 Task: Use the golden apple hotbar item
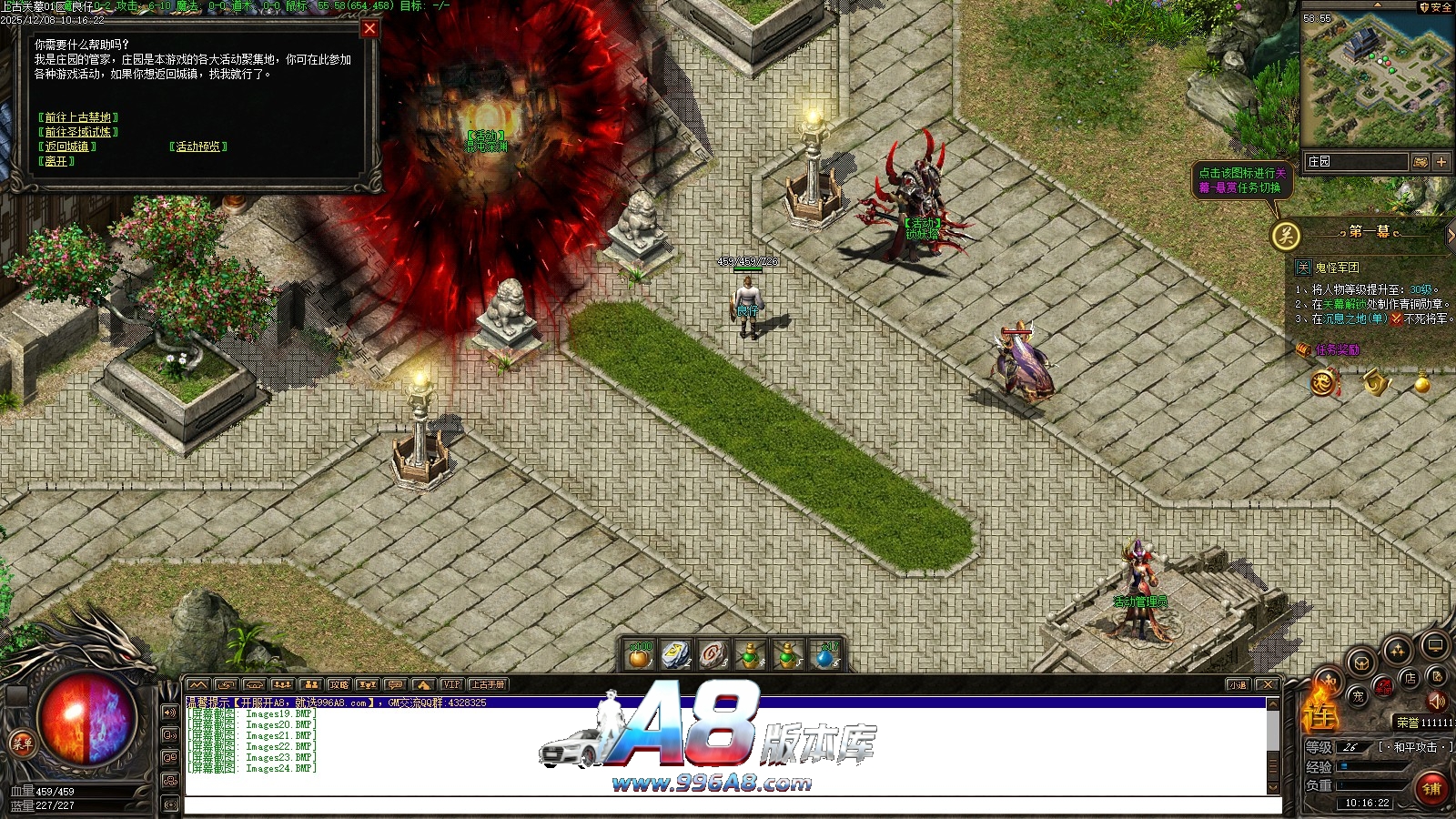pyautogui.click(x=640, y=655)
